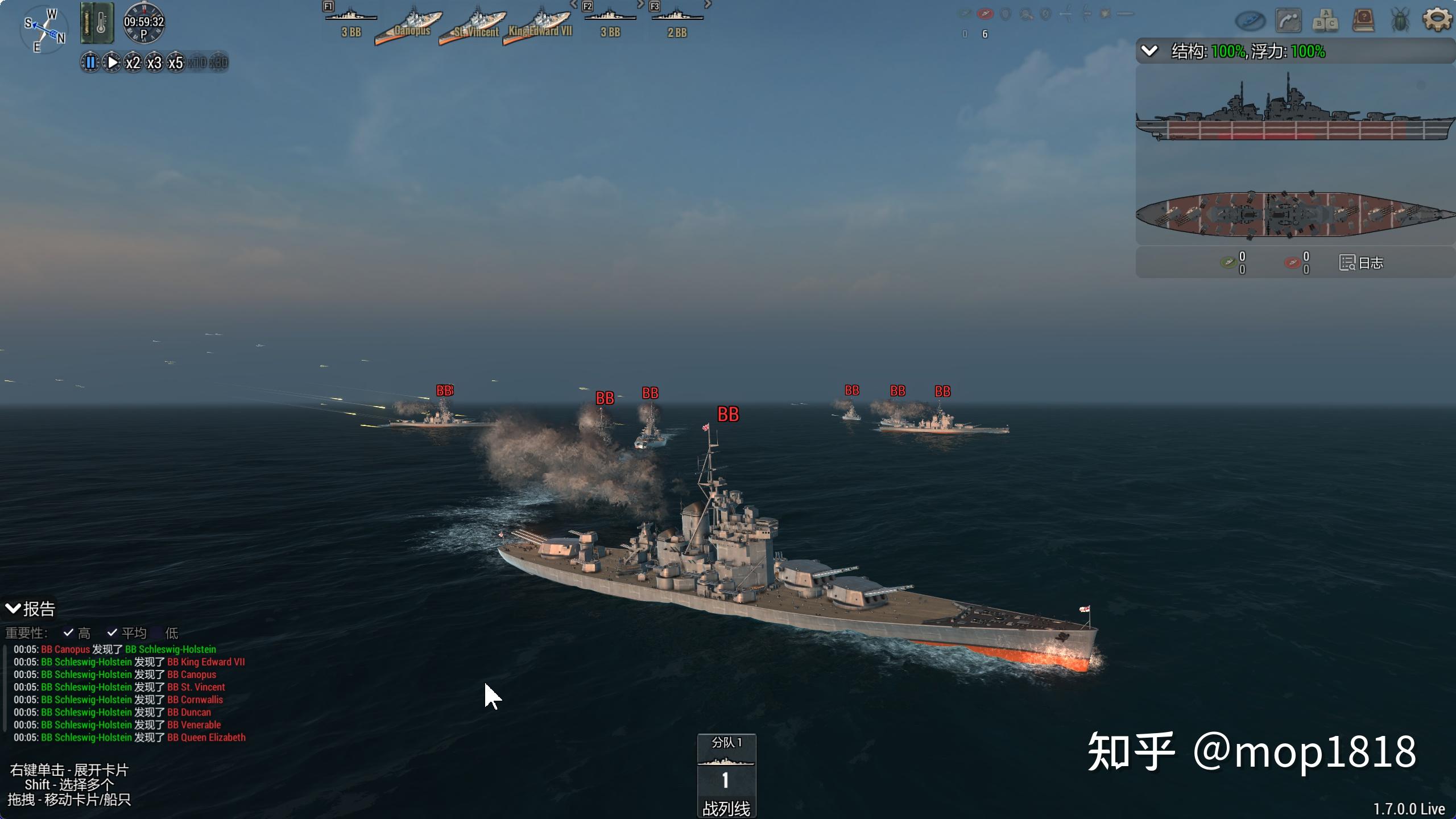Toggle the curved arrow path icon

pos(1288,21)
